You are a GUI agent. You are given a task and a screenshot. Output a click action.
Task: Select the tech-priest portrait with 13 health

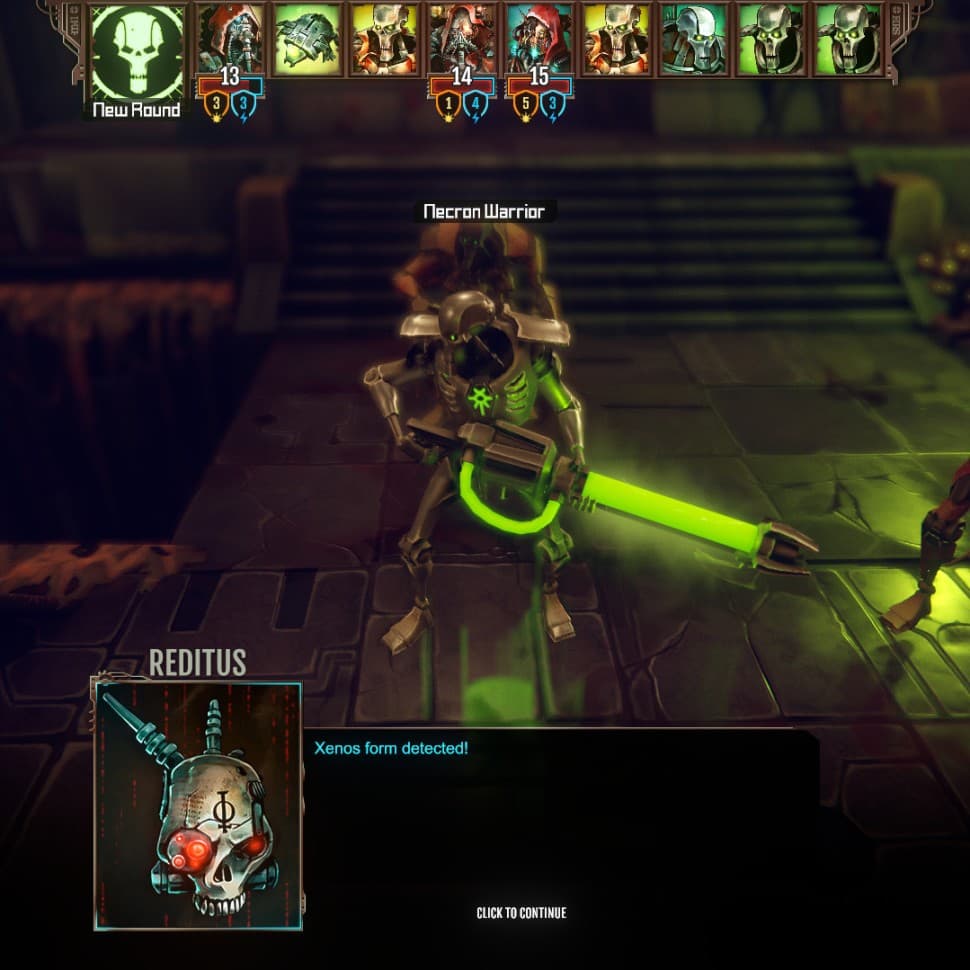tap(231, 40)
